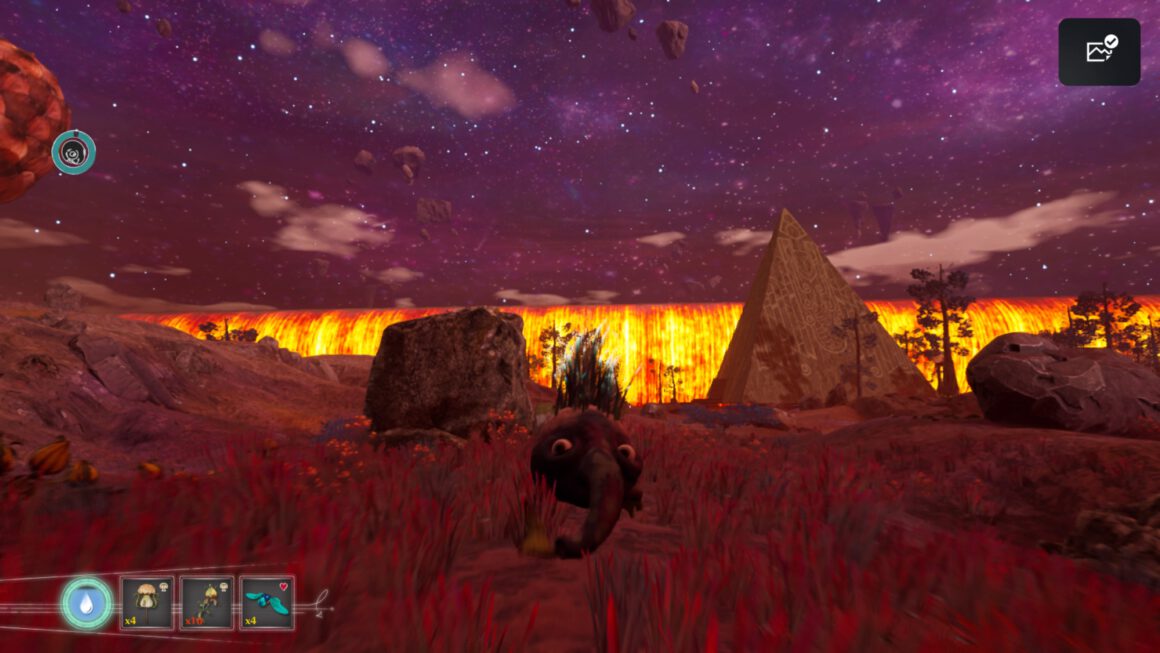
Task: Click the teal ring creature tracker icon
Action: pyautogui.click(x=74, y=152)
